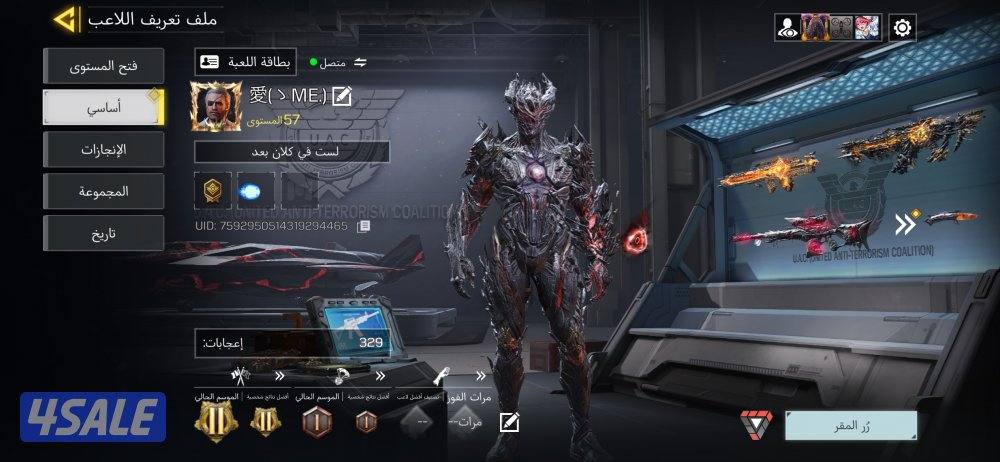Open the بطاقة اللعبة game card

coord(246,62)
